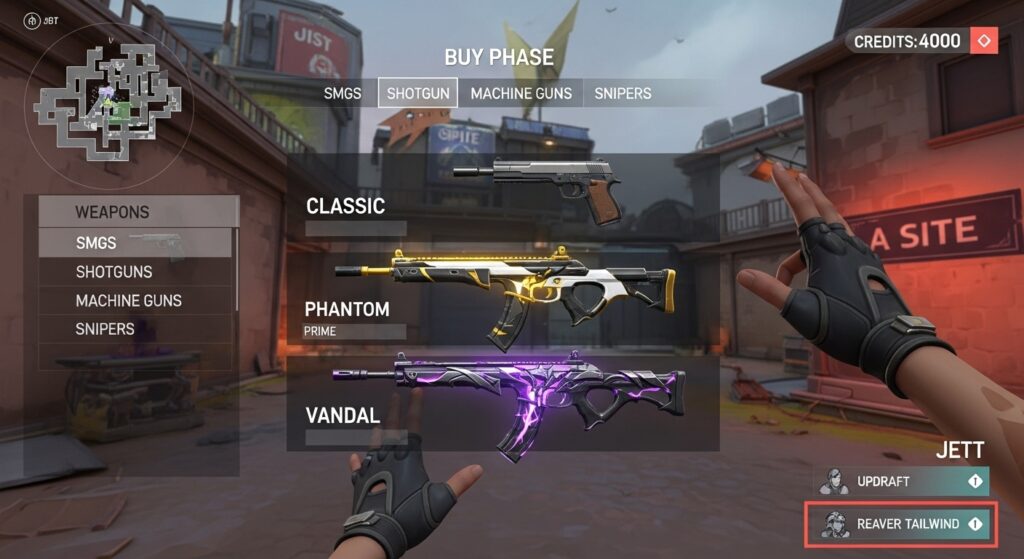Viewport: 1024px width, 559px height.
Task: Select the SHOTGUN tab under Buy Phase
Action: 418,93
